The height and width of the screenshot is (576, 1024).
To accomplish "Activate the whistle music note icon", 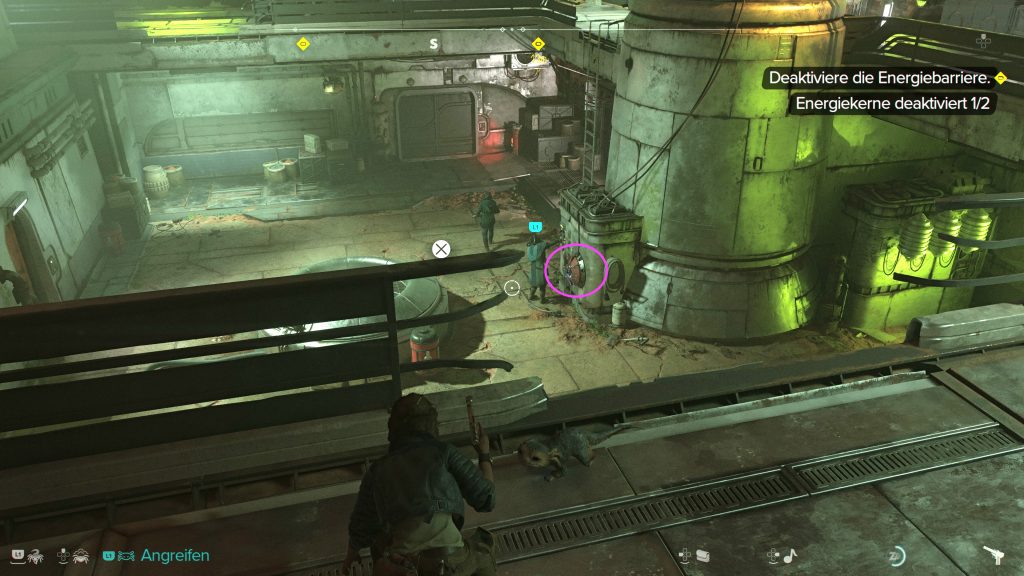I will point(791,556).
